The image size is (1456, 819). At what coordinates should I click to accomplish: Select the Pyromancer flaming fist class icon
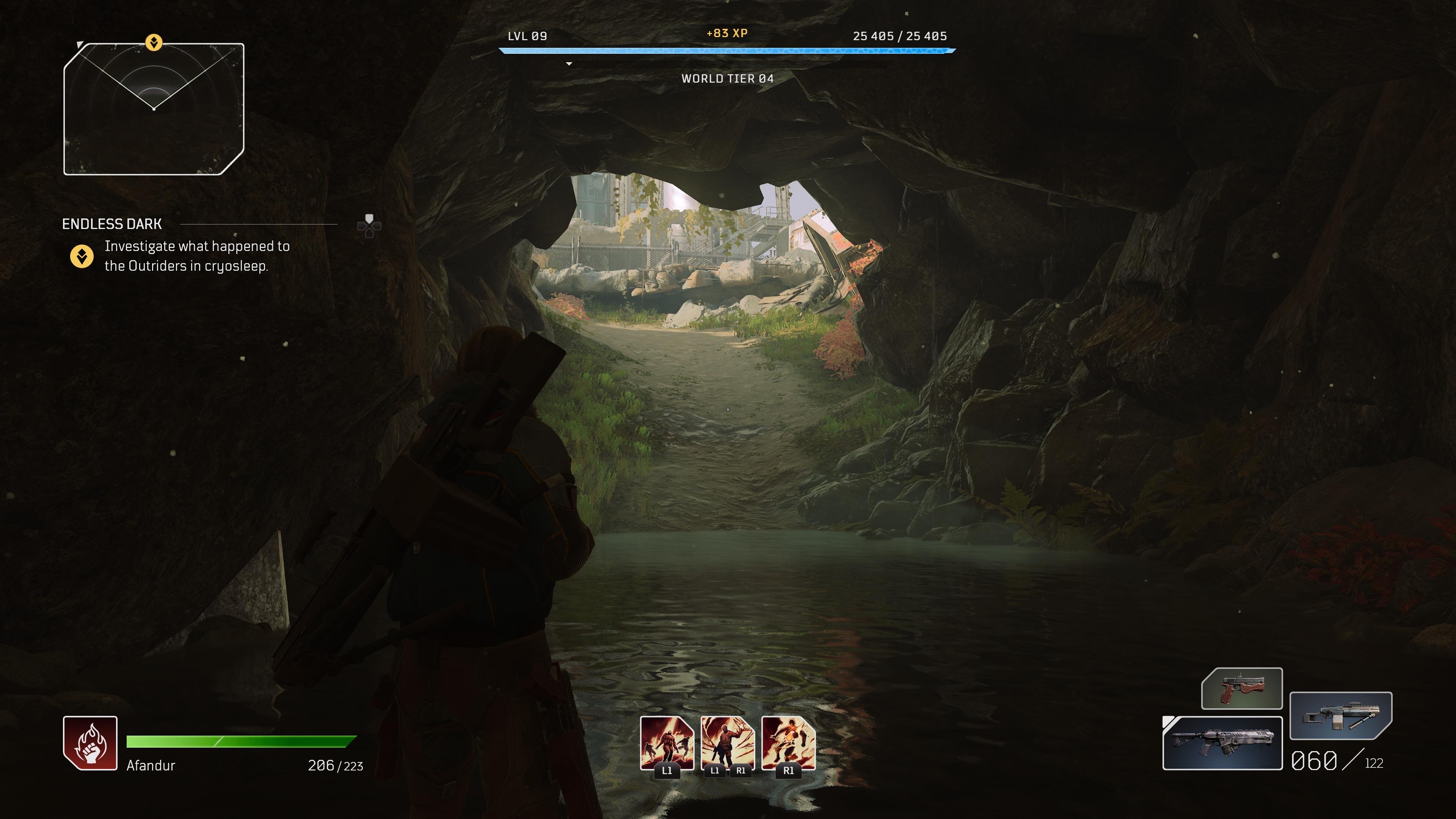point(91,743)
